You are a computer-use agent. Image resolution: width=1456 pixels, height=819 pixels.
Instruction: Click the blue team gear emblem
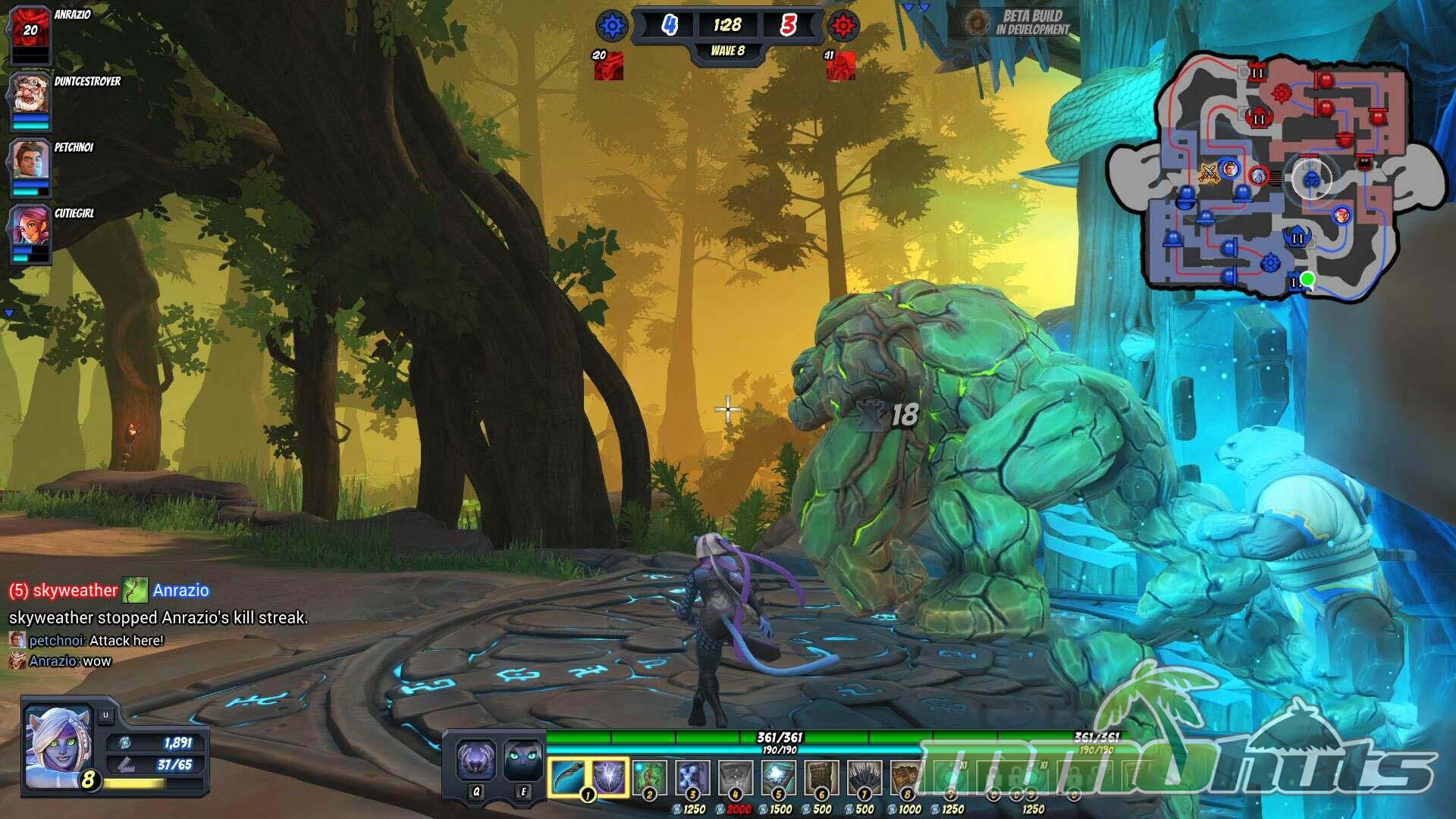611,27
